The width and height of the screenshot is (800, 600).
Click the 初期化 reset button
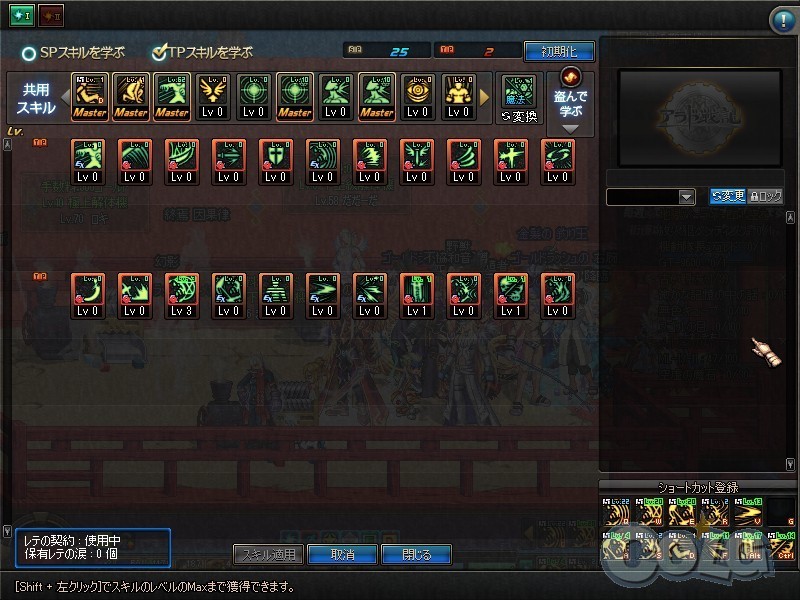(558, 51)
